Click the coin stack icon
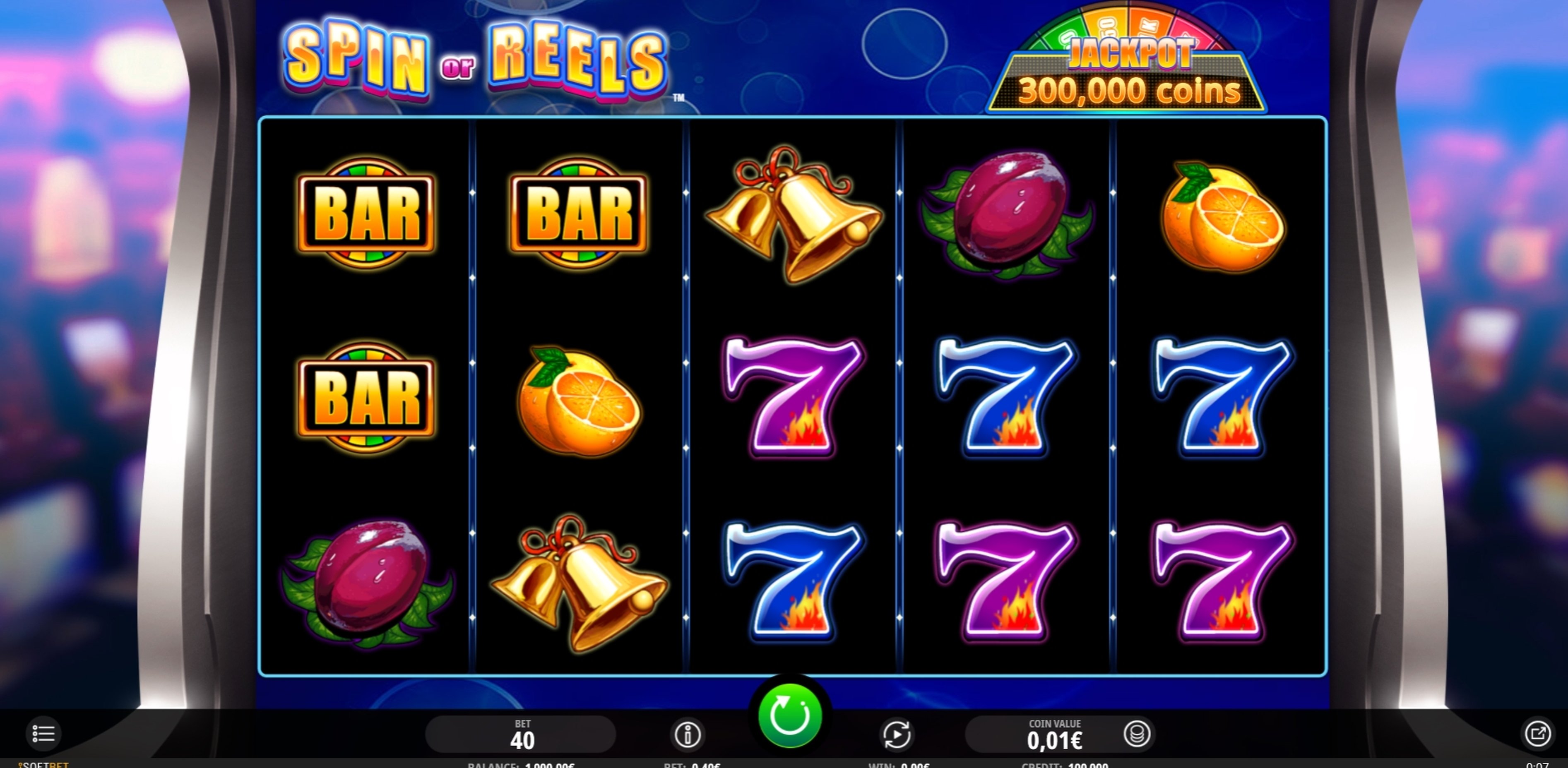The width and height of the screenshot is (1568, 768). (x=1136, y=733)
